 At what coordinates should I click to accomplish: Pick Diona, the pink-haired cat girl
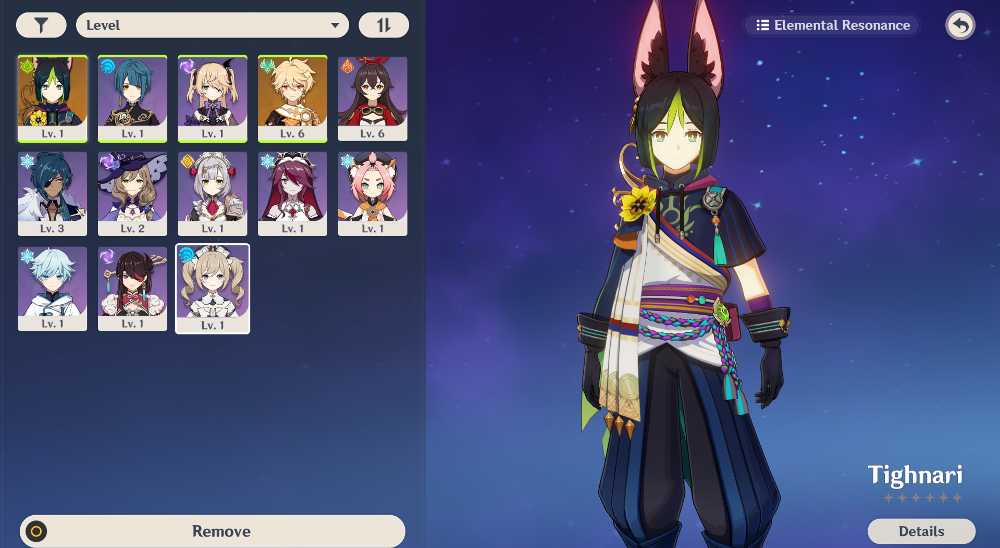pos(372,193)
